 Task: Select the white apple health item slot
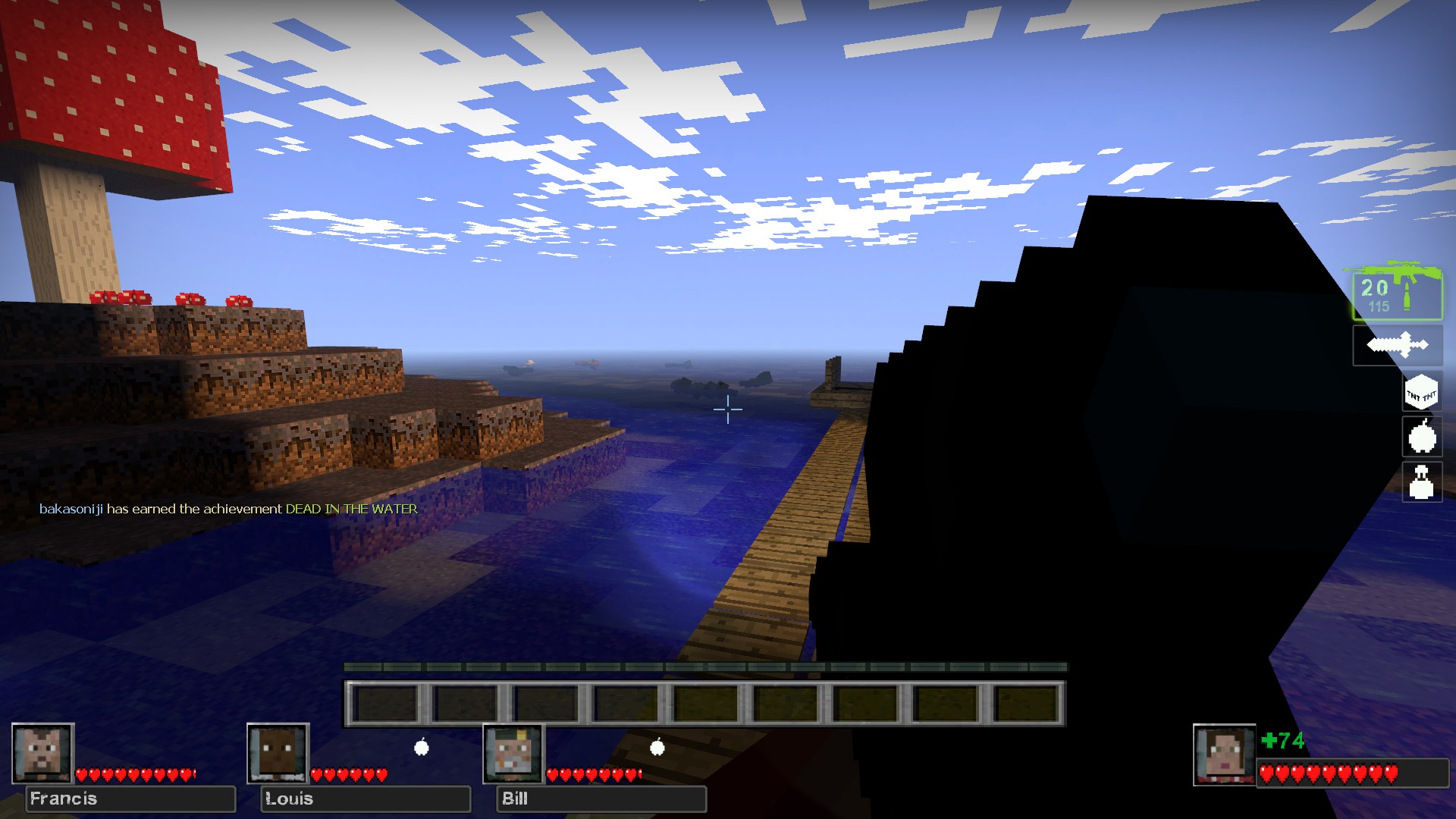click(x=1422, y=437)
